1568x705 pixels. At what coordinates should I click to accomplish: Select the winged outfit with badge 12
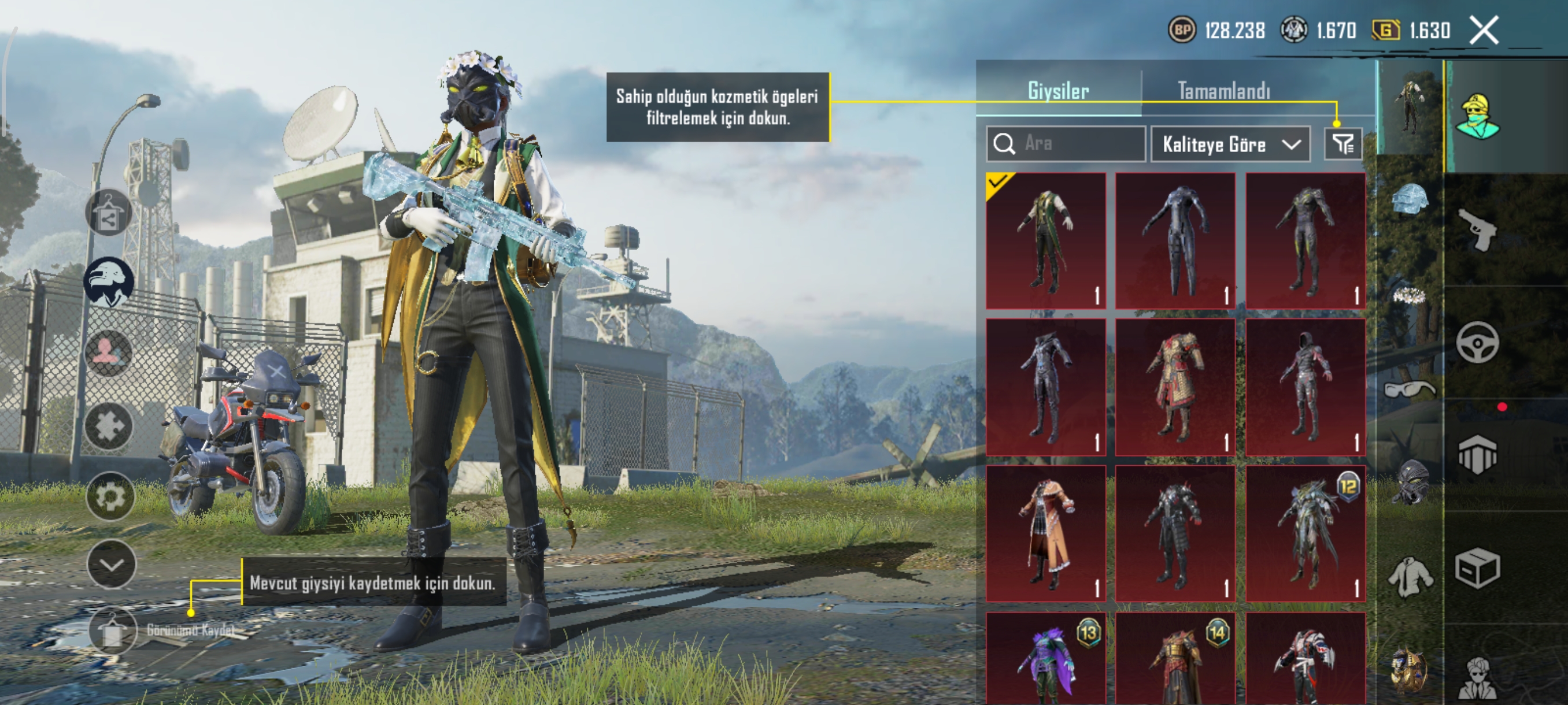1304,533
